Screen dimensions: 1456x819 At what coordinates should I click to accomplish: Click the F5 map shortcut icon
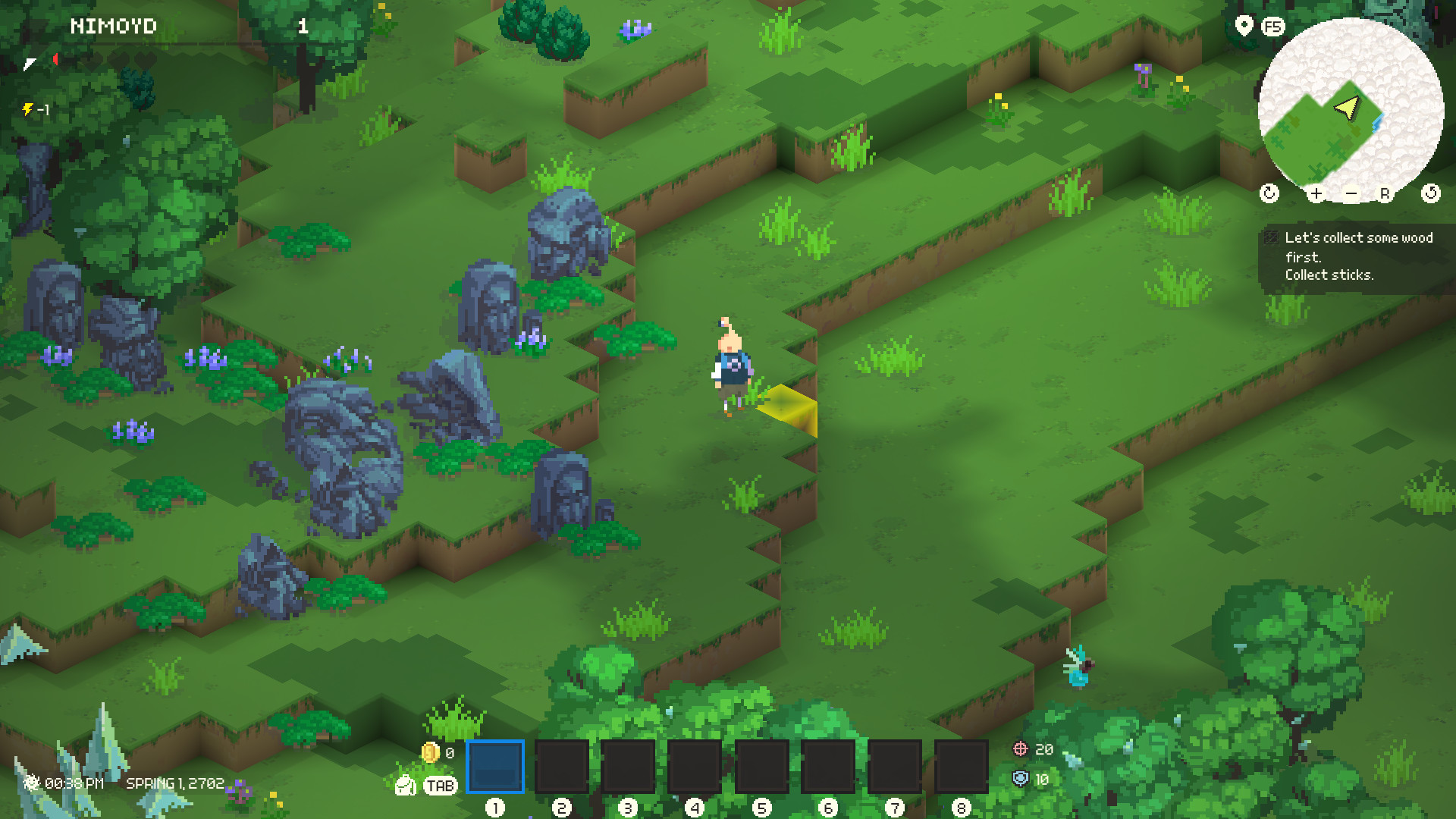[1271, 27]
